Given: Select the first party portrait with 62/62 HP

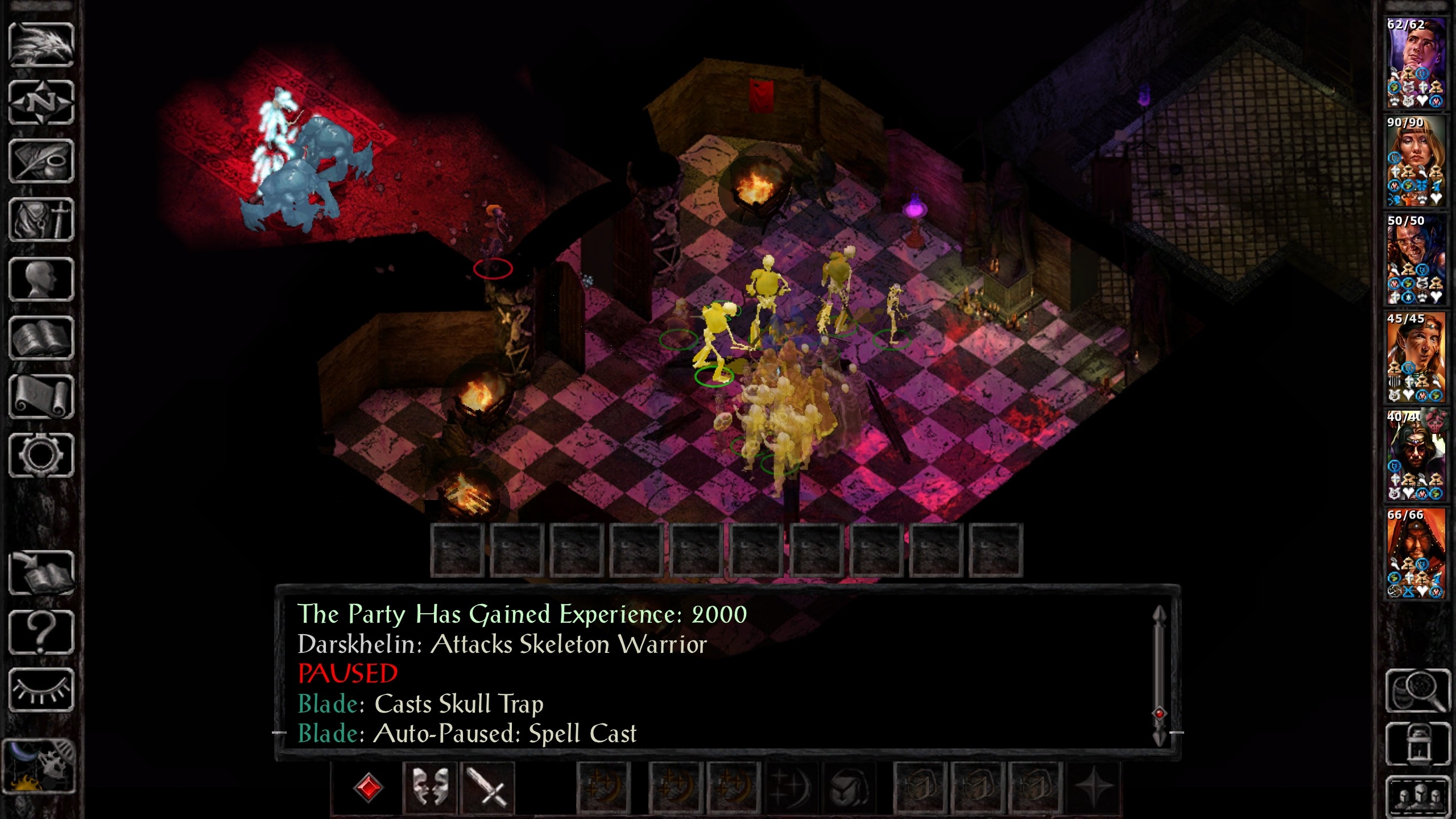Looking at the screenshot, I should point(1416,63).
